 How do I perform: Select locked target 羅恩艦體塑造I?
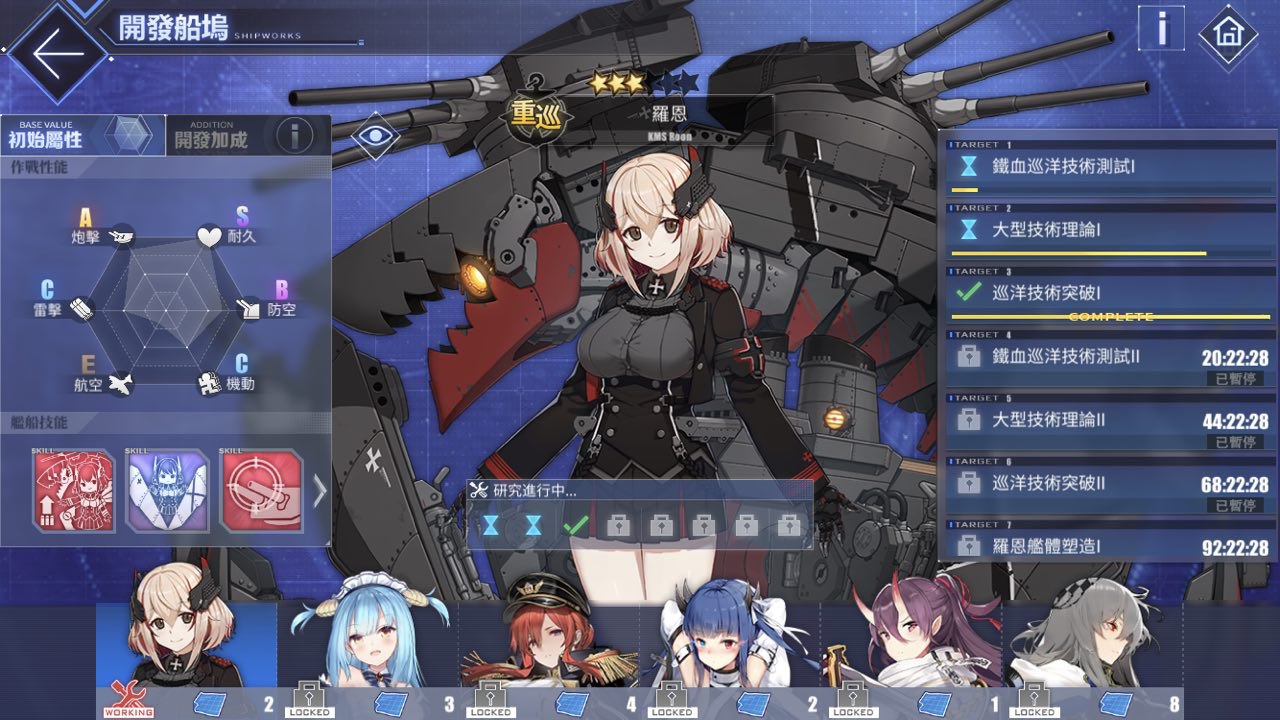1110,545
